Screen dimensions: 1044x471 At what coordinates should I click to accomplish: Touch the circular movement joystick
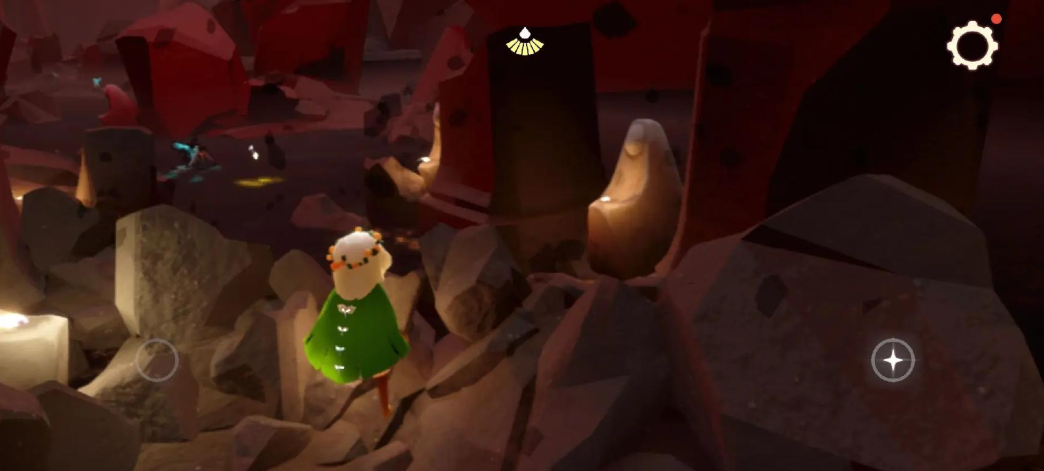157,360
